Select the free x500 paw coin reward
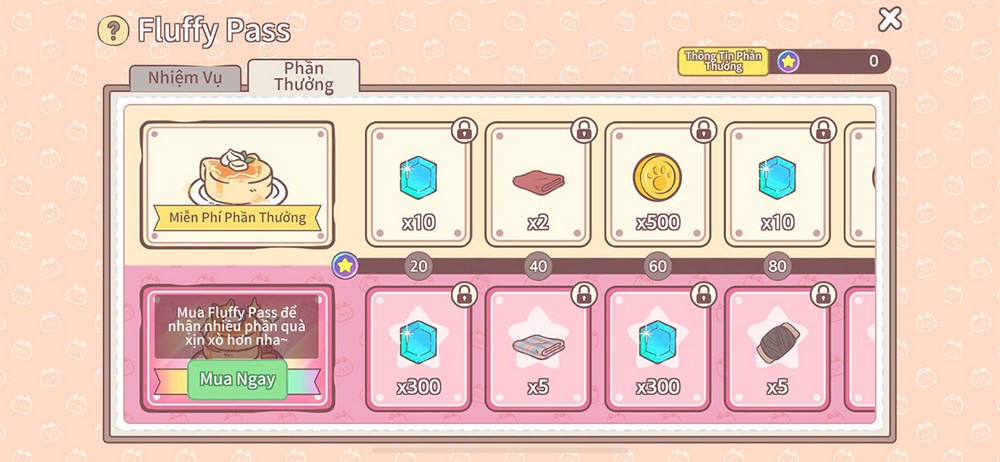This screenshot has width=1000, height=462. tap(657, 185)
